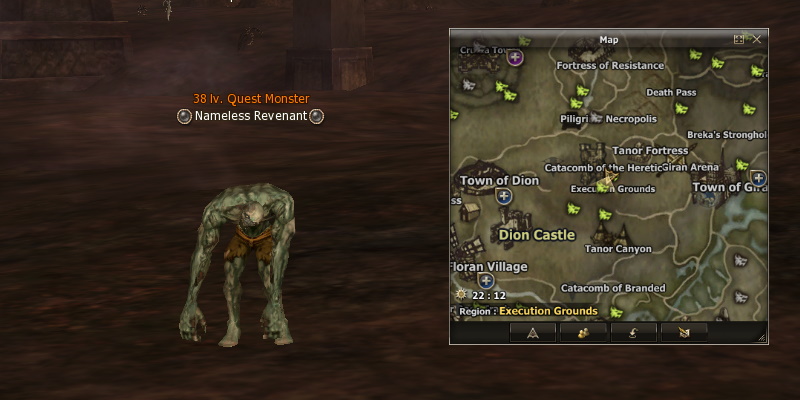Select Dion Castle on the map
800x400 pixels.
pyautogui.click(x=537, y=235)
